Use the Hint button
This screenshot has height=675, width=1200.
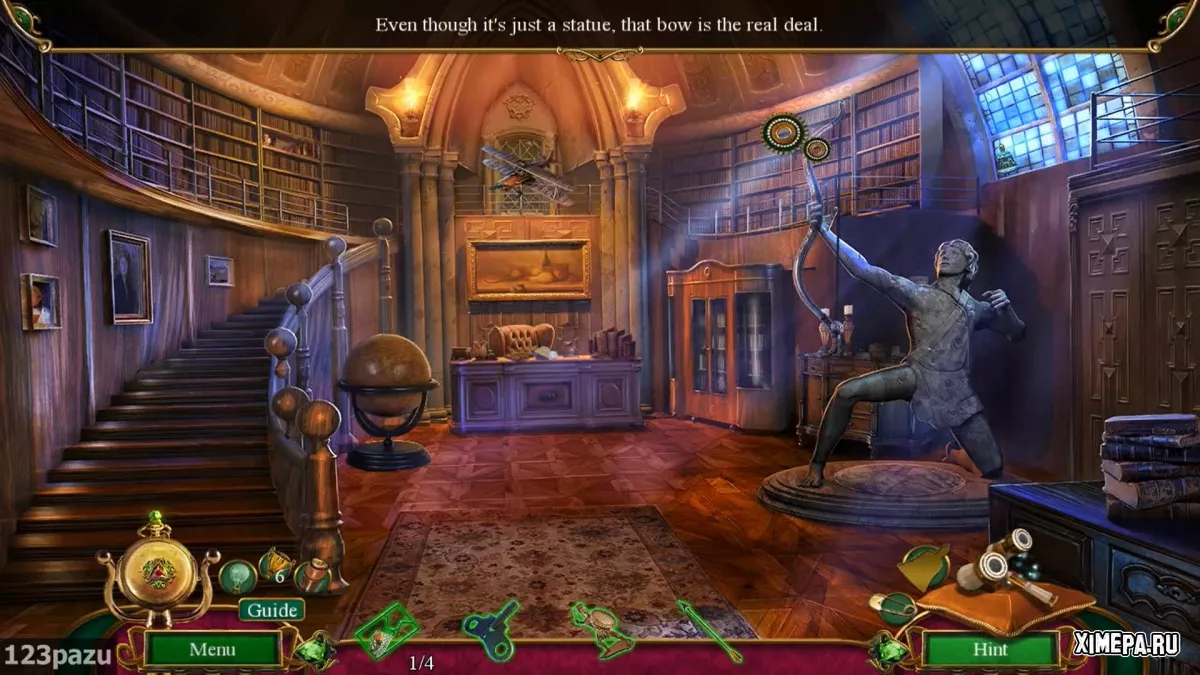pyautogui.click(x=990, y=649)
